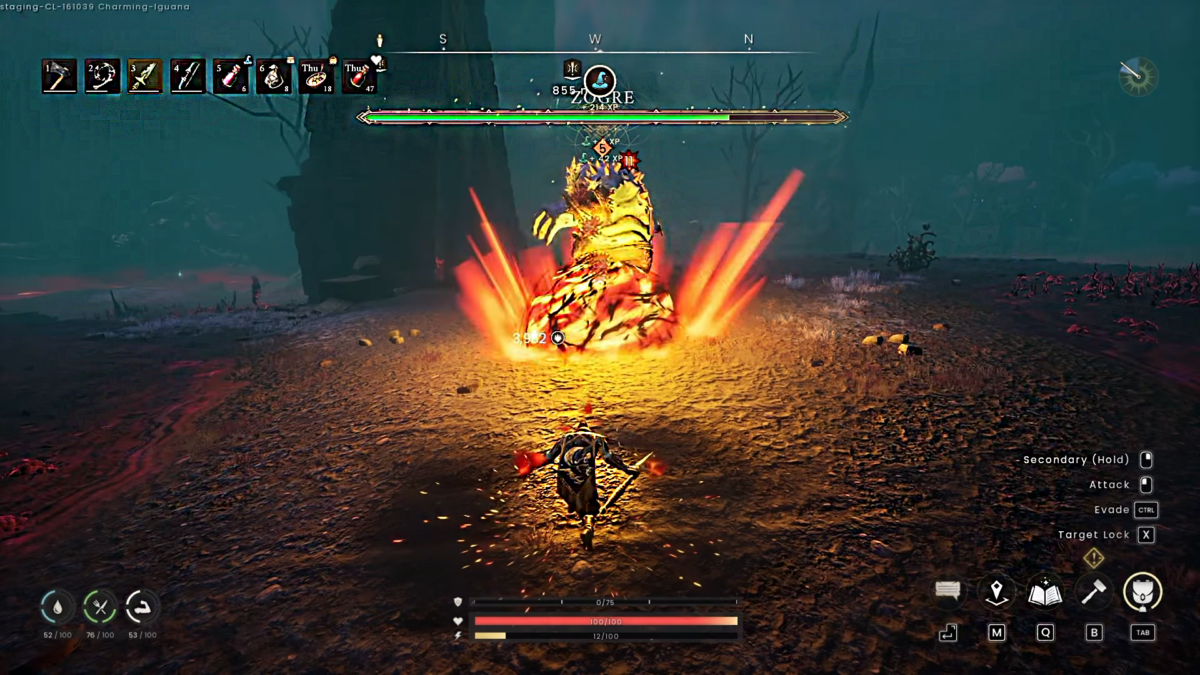1200x675 pixels.
Task: Open the chat speech-bubble icon
Action: click(948, 591)
